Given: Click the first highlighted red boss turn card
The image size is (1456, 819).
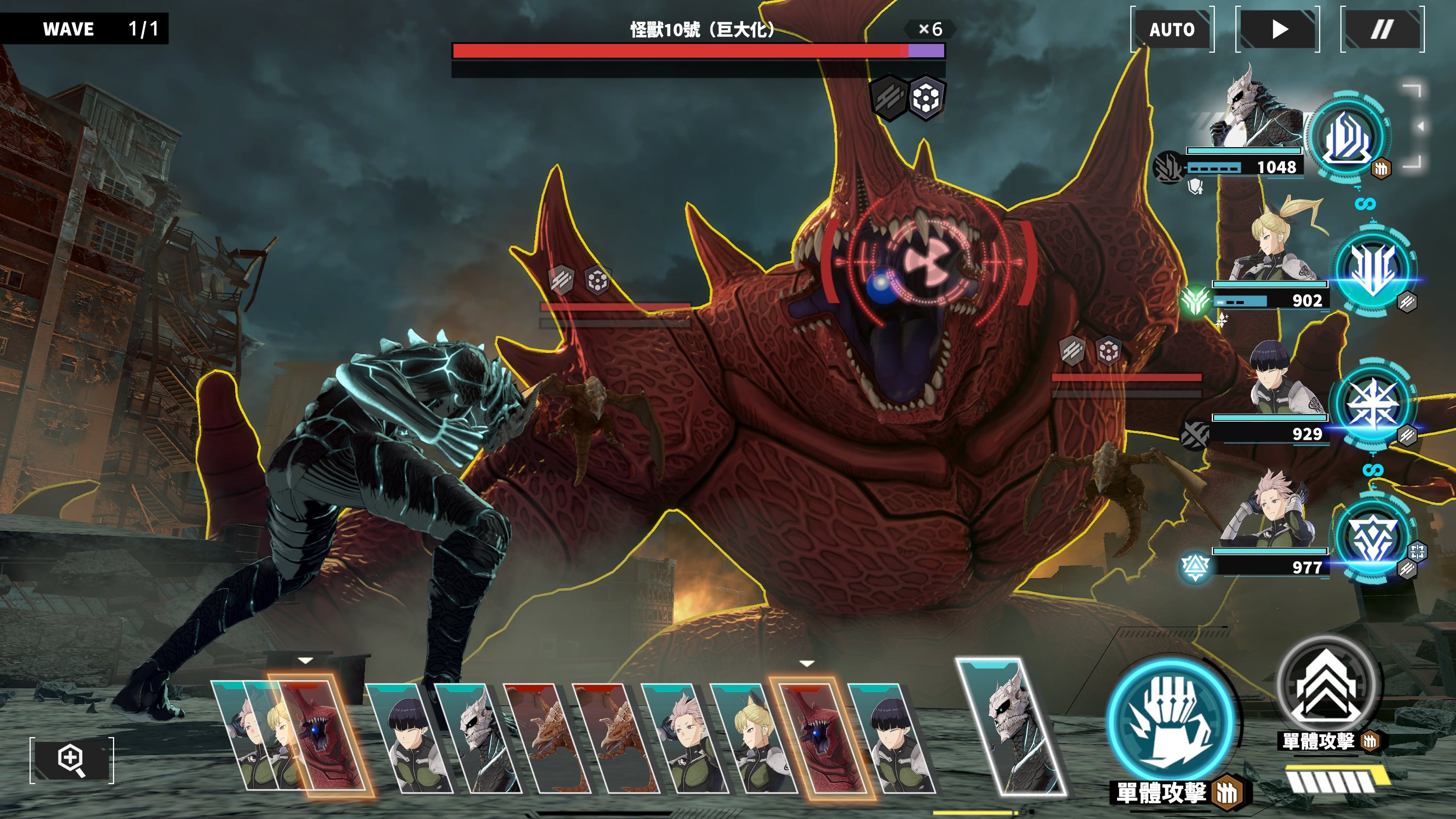Looking at the screenshot, I should click(322, 735).
